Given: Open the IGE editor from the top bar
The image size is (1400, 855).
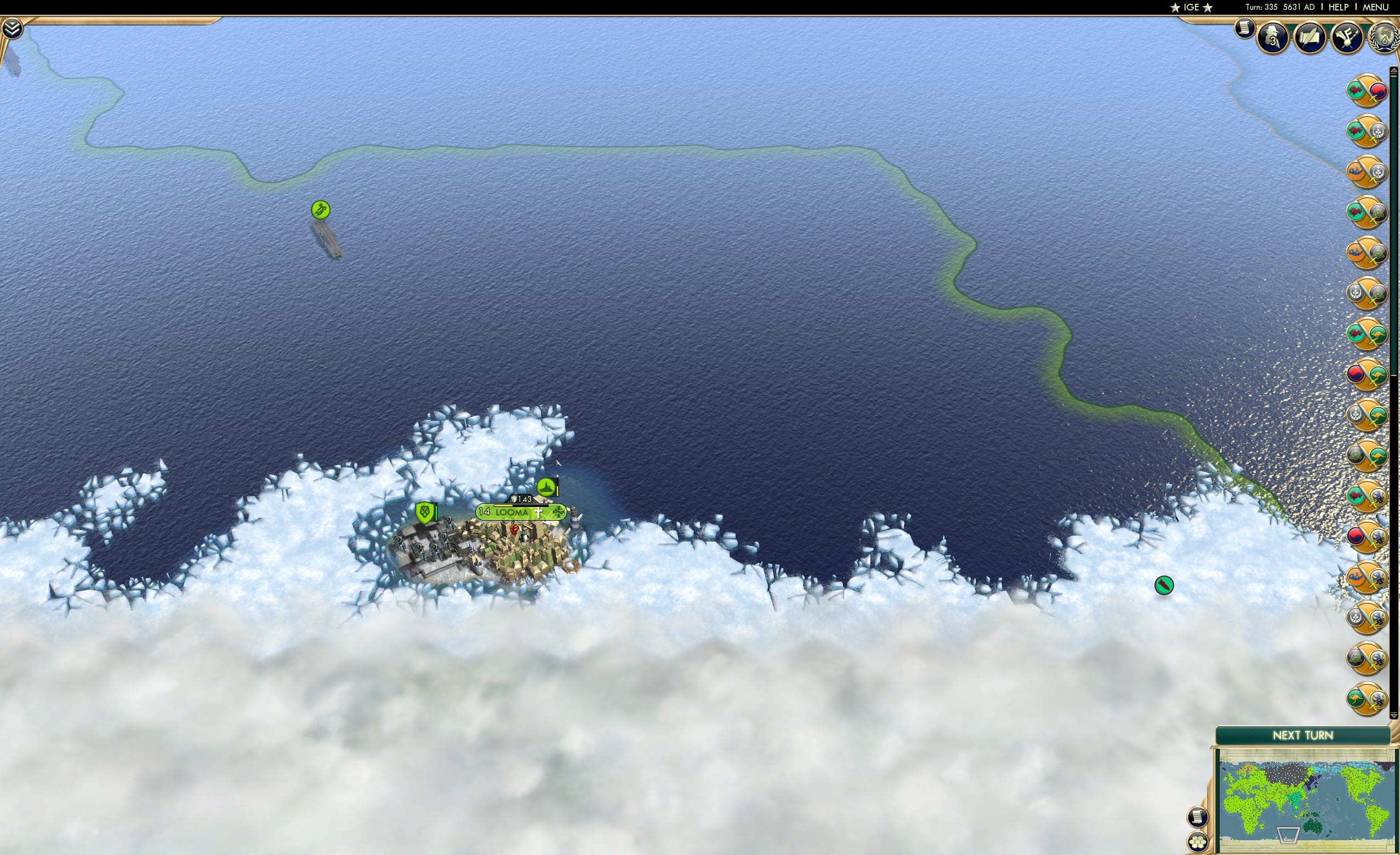Looking at the screenshot, I should pyautogui.click(x=1192, y=7).
